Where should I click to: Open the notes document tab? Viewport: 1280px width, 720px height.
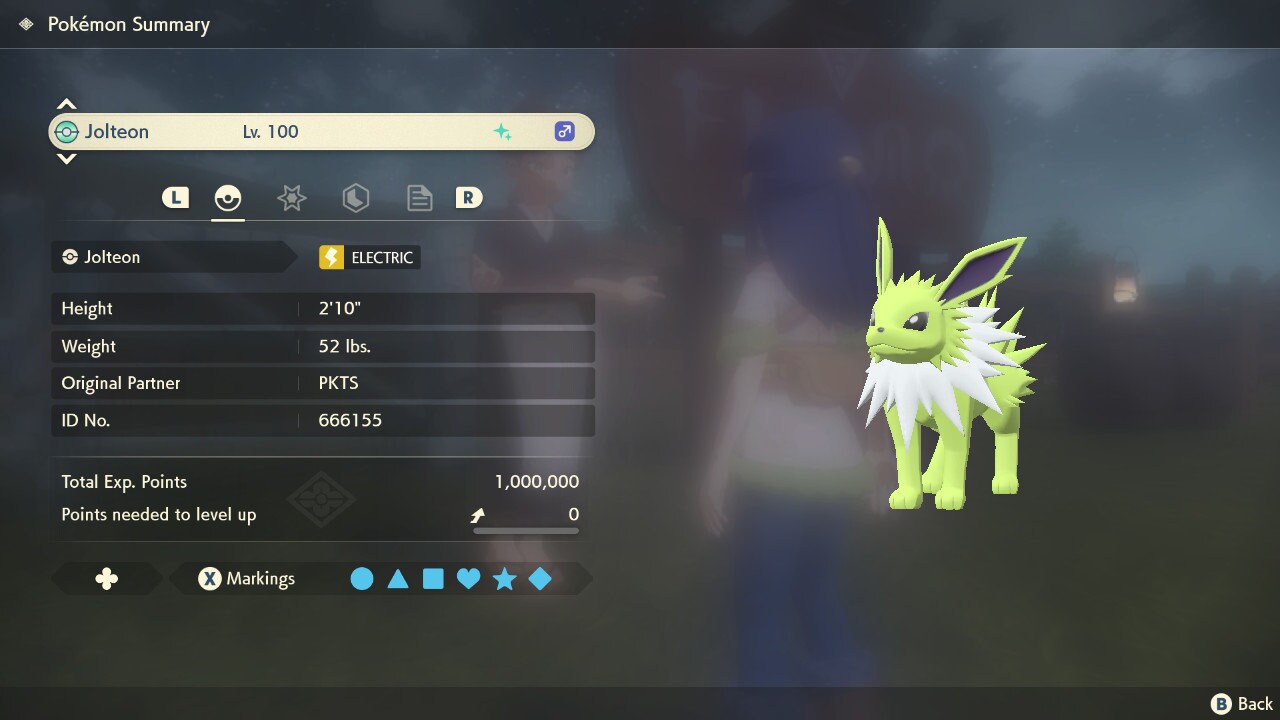click(x=419, y=198)
